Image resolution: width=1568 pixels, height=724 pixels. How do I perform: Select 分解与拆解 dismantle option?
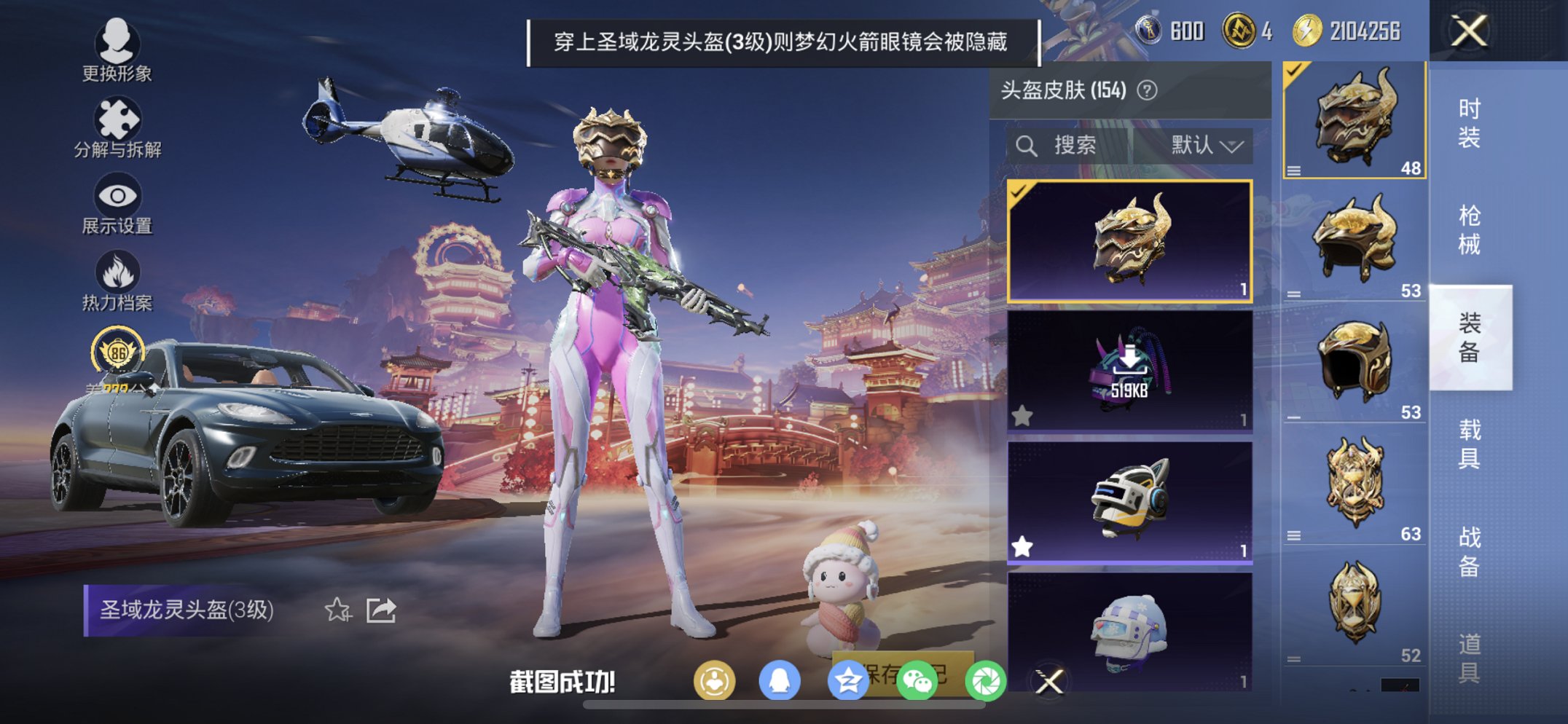pyautogui.click(x=119, y=124)
